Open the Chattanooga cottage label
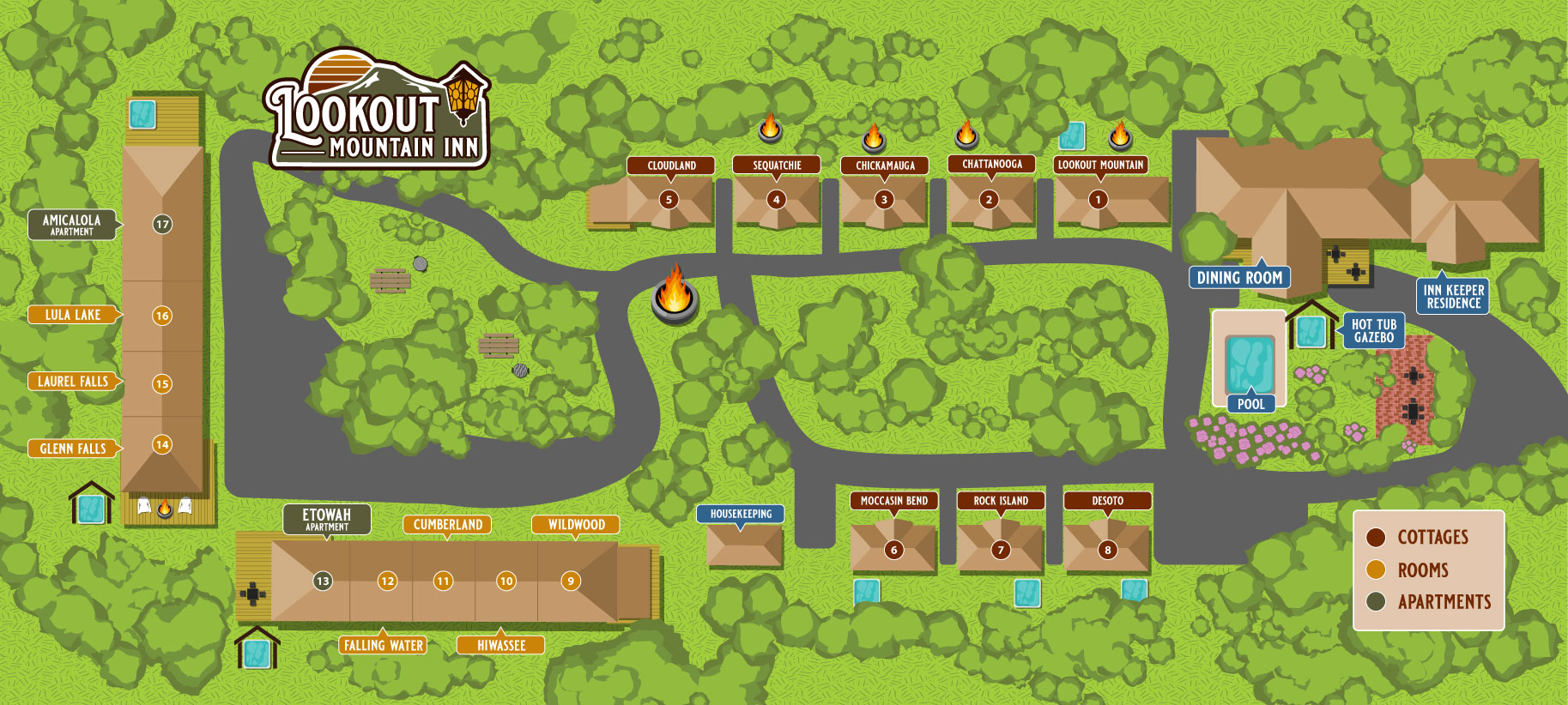 tap(991, 164)
